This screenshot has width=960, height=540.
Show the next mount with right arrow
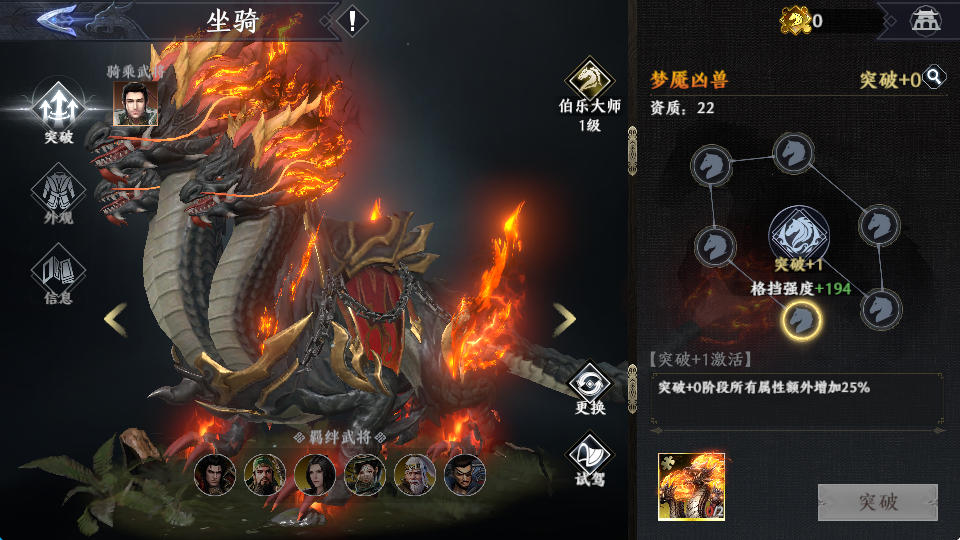pyautogui.click(x=564, y=320)
